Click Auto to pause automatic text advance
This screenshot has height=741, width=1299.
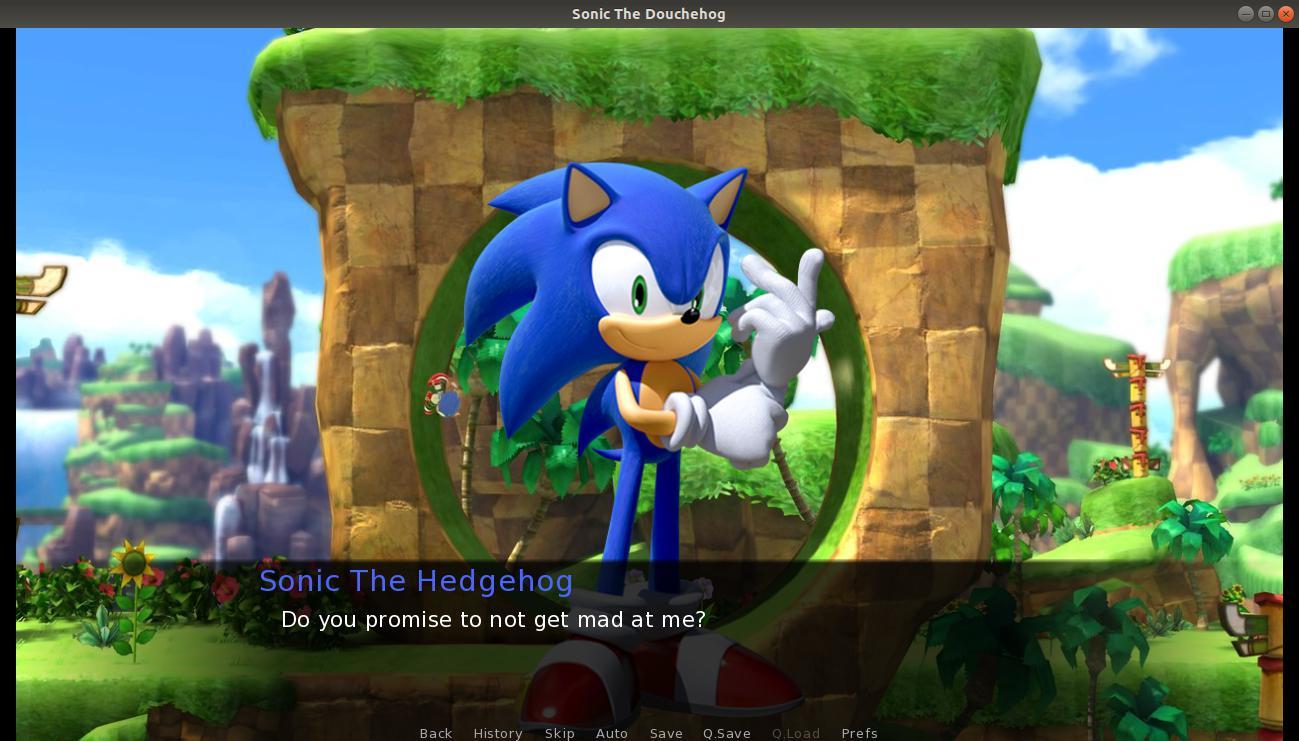point(612,733)
